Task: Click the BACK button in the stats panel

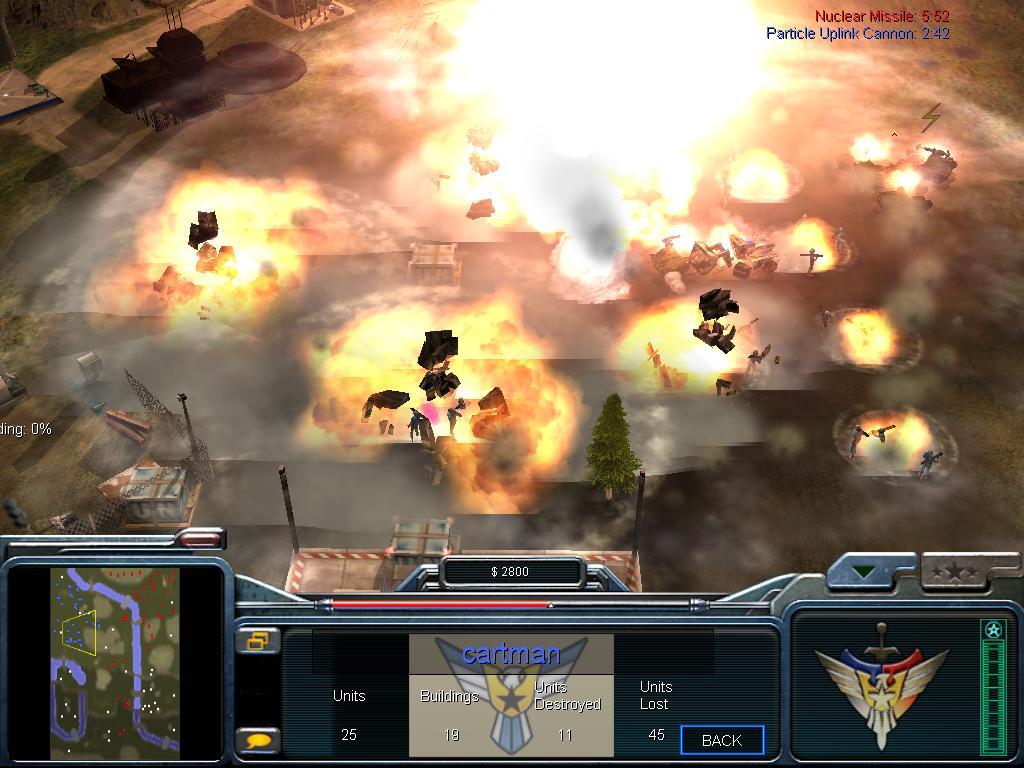Action: pyautogui.click(x=722, y=740)
